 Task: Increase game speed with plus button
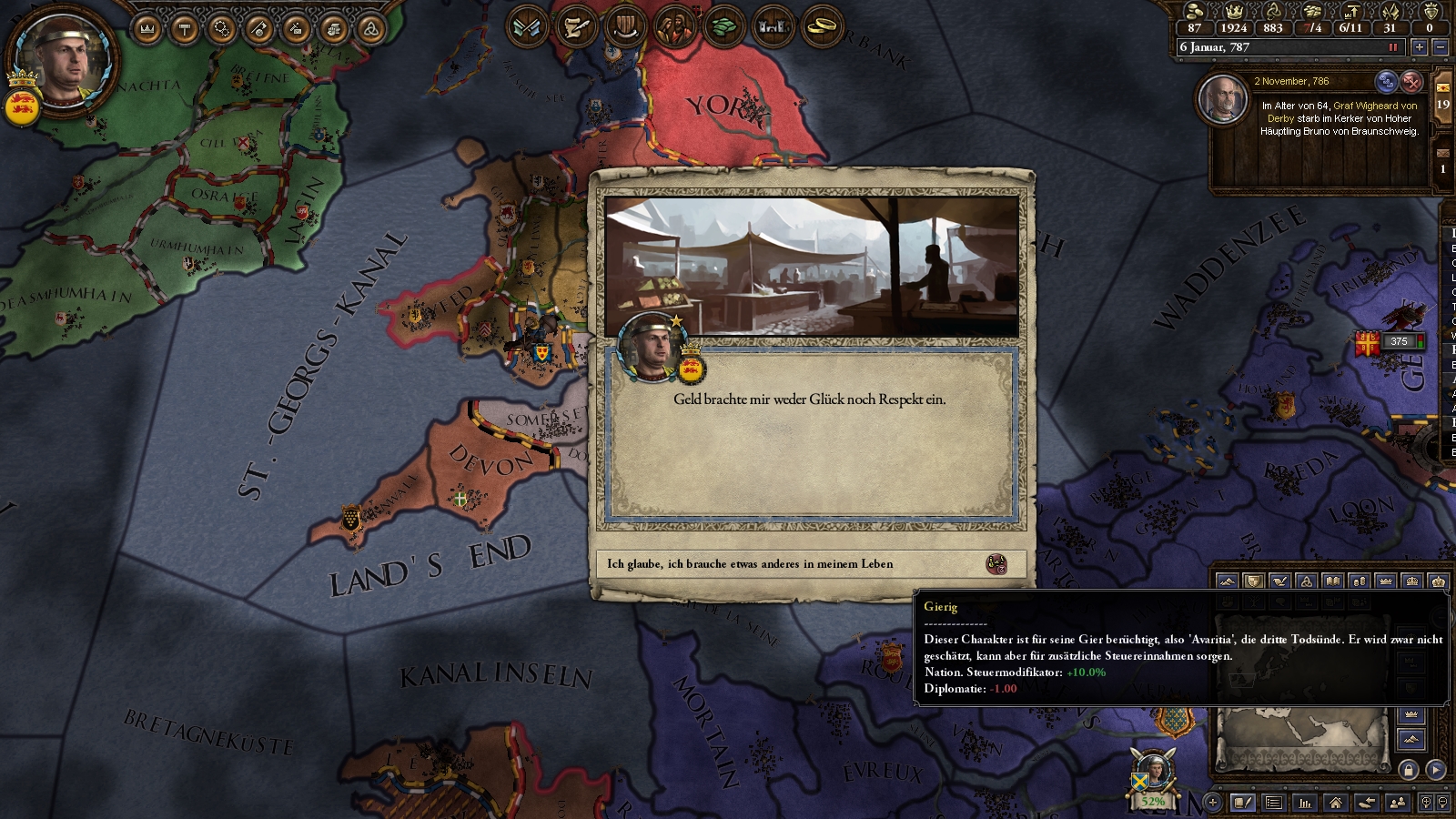[x=1420, y=47]
